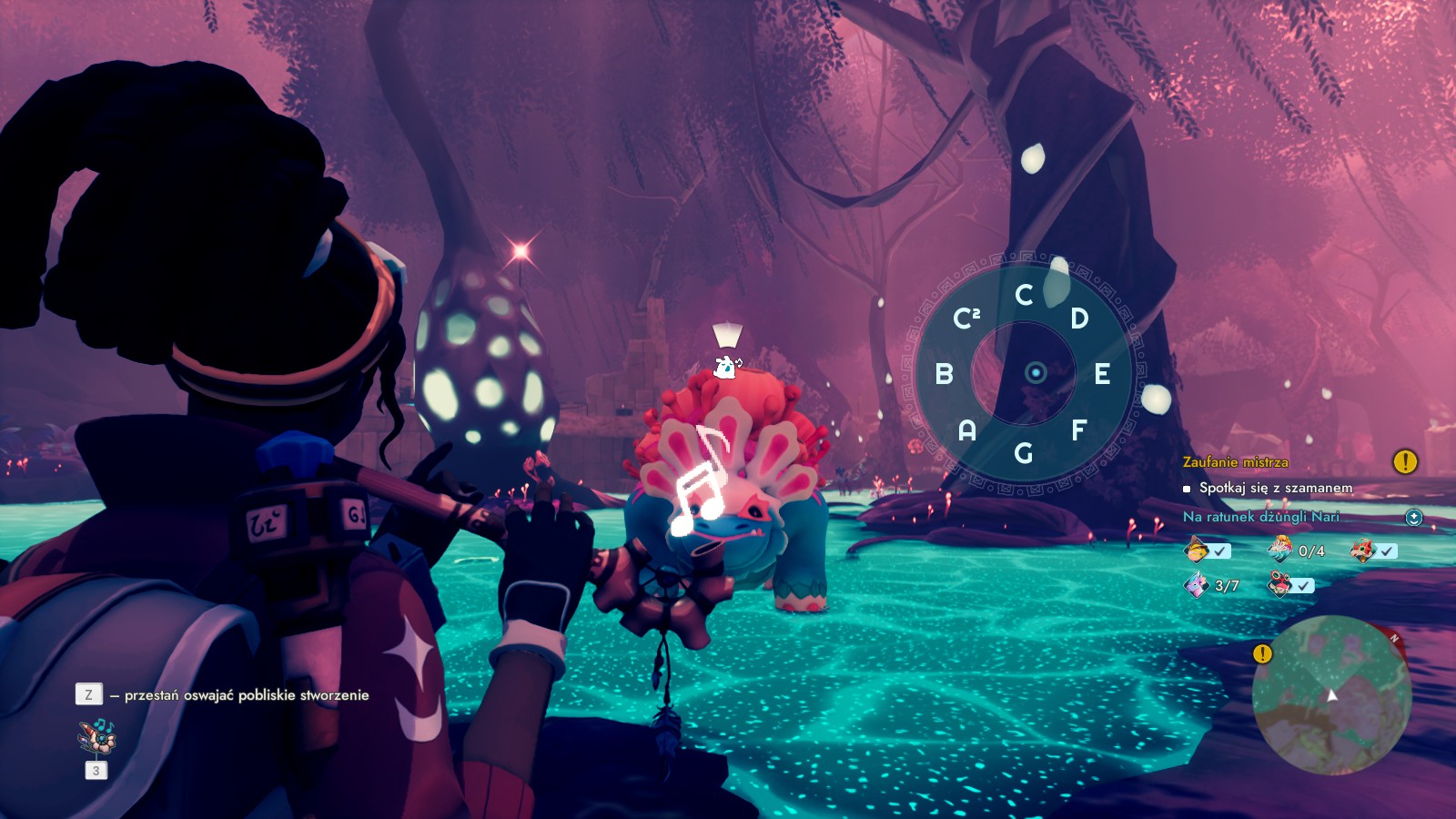Select the Spotkaj się z szamanem objective
Screen dimensions: 1456x819
click(x=1275, y=488)
